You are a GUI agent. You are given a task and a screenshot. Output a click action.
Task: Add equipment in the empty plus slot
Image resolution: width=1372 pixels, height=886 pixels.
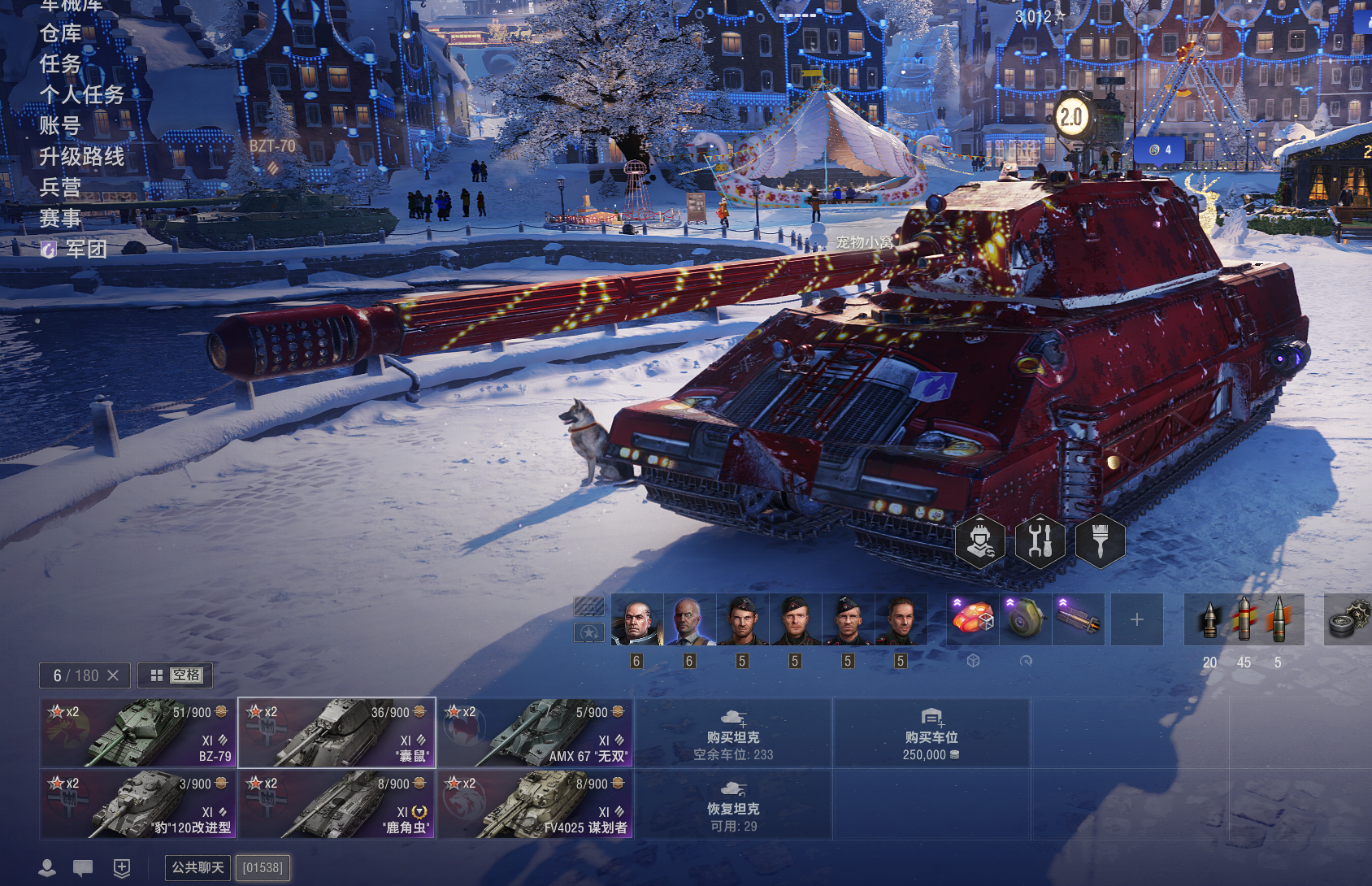[x=1136, y=620]
